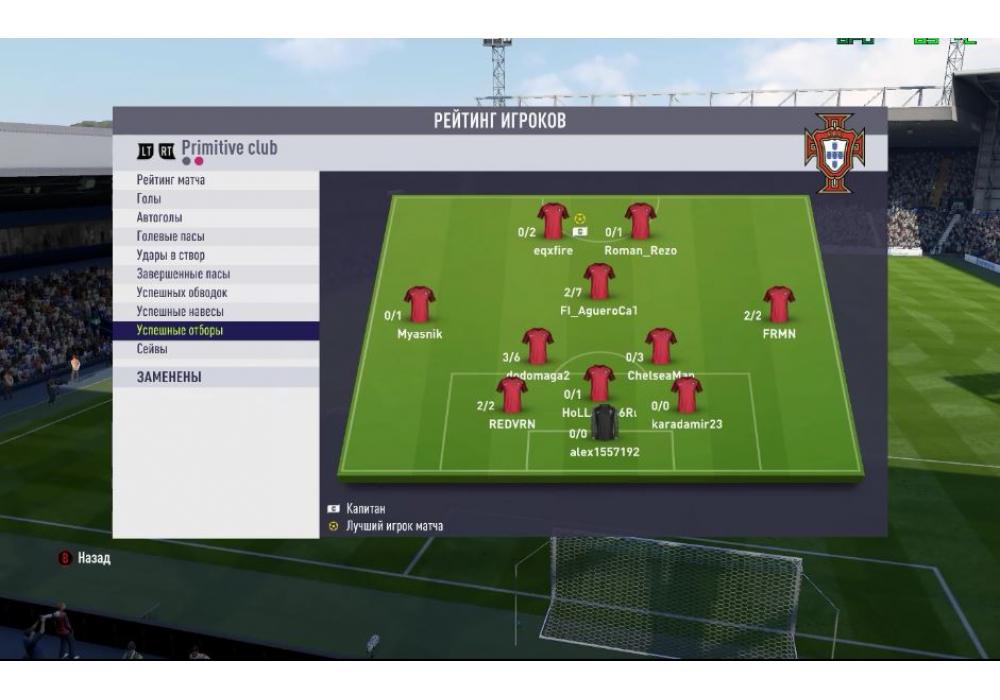This screenshot has height=700, width=1000.
Task: Choose player Roman_Rezo's shirt
Action: click(x=640, y=222)
